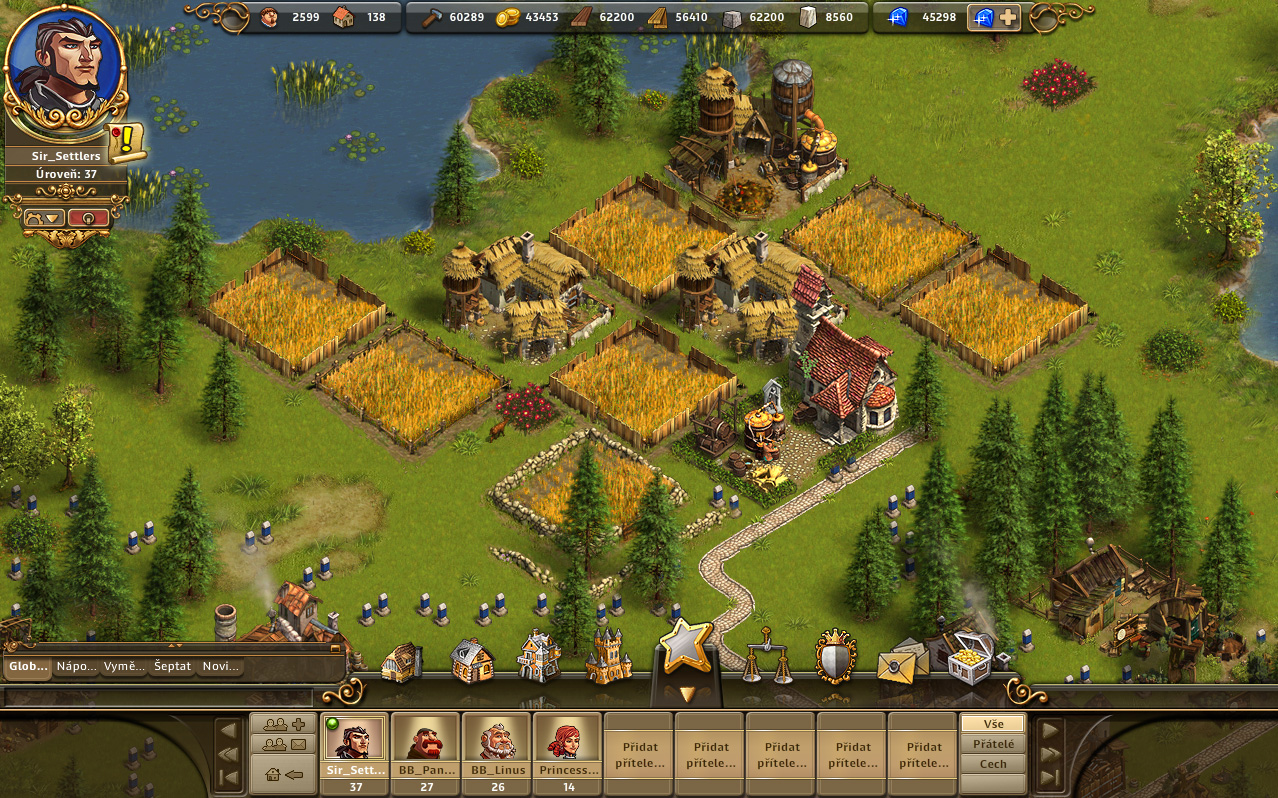The height and width of the screenshot is (798, 1278).
Task: Switch to the Glob... chat tab
Action: point(27,667)
